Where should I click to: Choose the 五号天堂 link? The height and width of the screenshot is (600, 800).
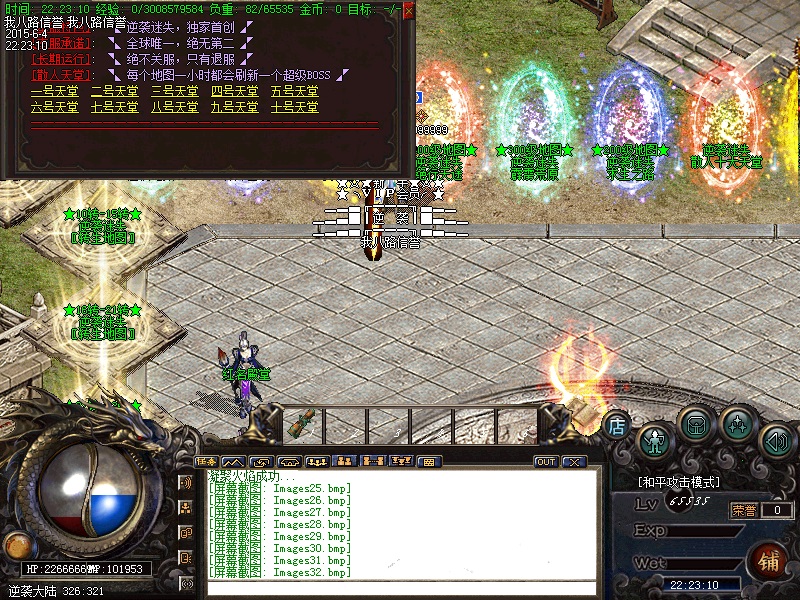pyautogui.click(x=295, y=91)
